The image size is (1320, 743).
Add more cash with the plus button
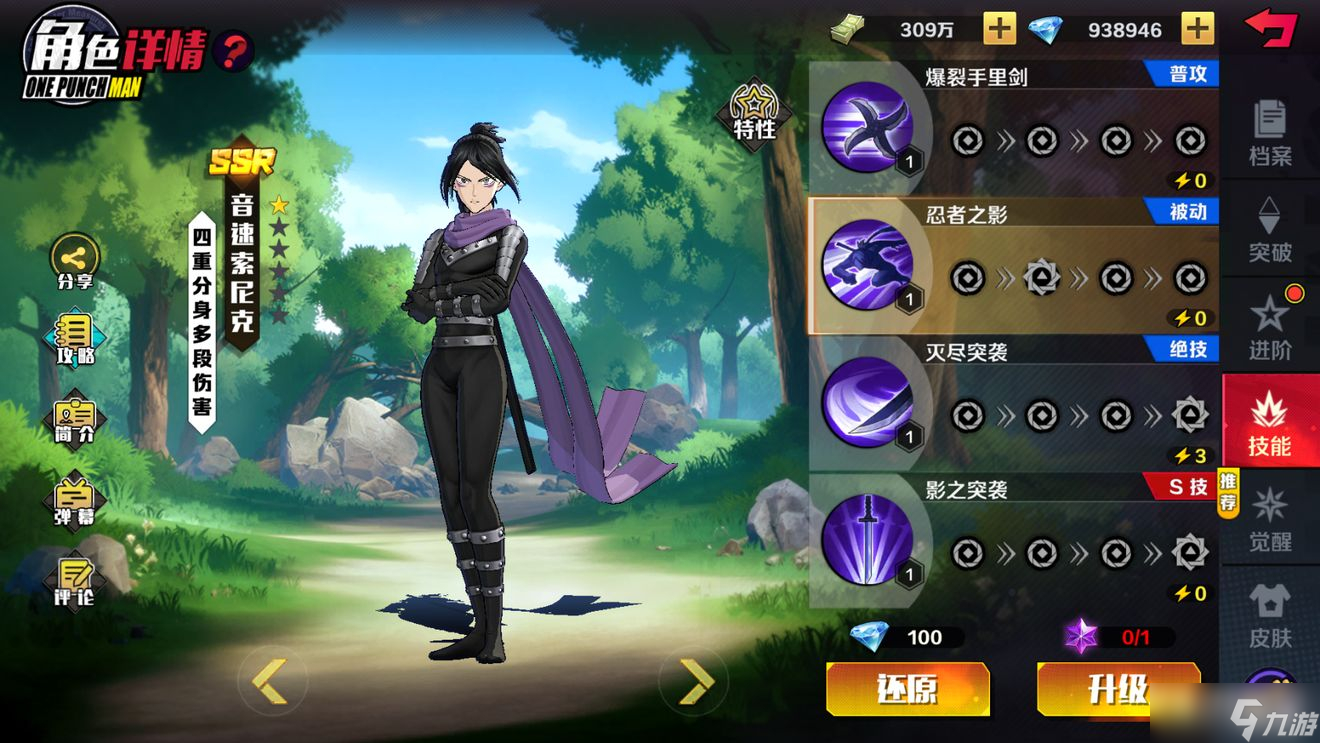tap(999, 29)
